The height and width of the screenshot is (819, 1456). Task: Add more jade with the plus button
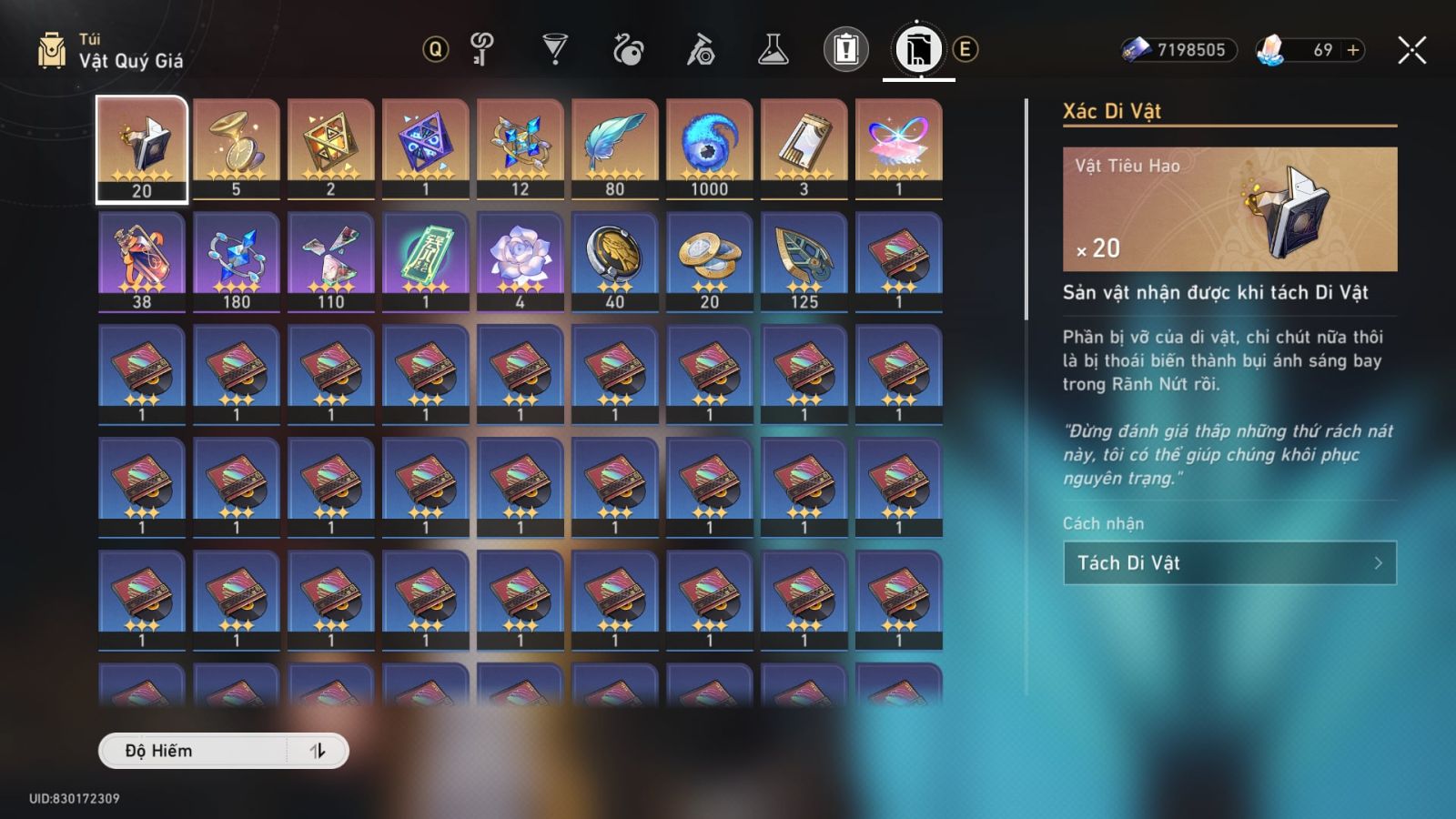tap(1353, 50)
